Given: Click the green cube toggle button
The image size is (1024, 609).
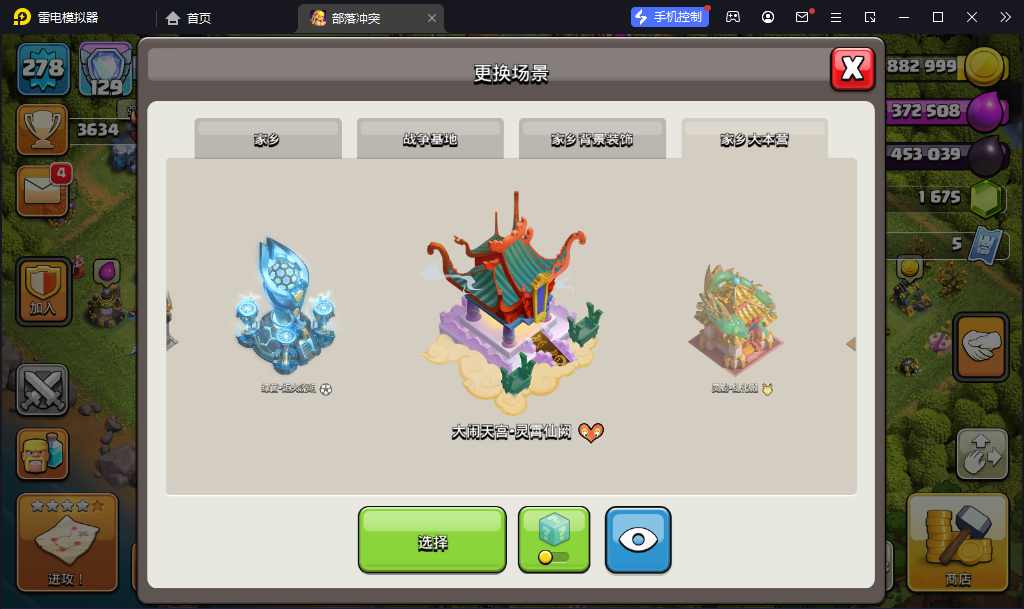Looking at the screenshot, I should [554, 540].
